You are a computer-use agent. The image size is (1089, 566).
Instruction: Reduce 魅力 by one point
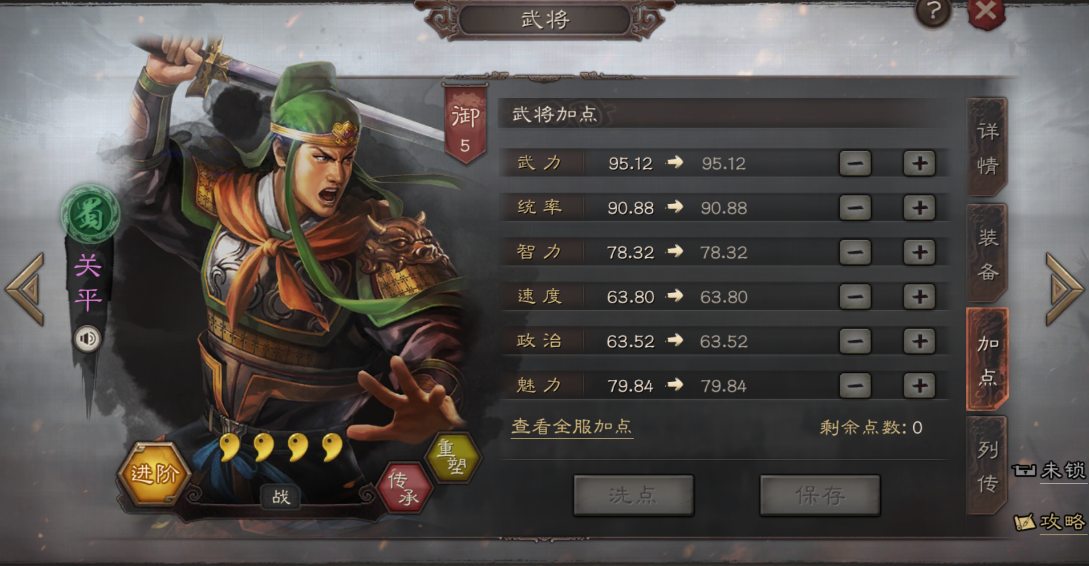pos(855,385)
